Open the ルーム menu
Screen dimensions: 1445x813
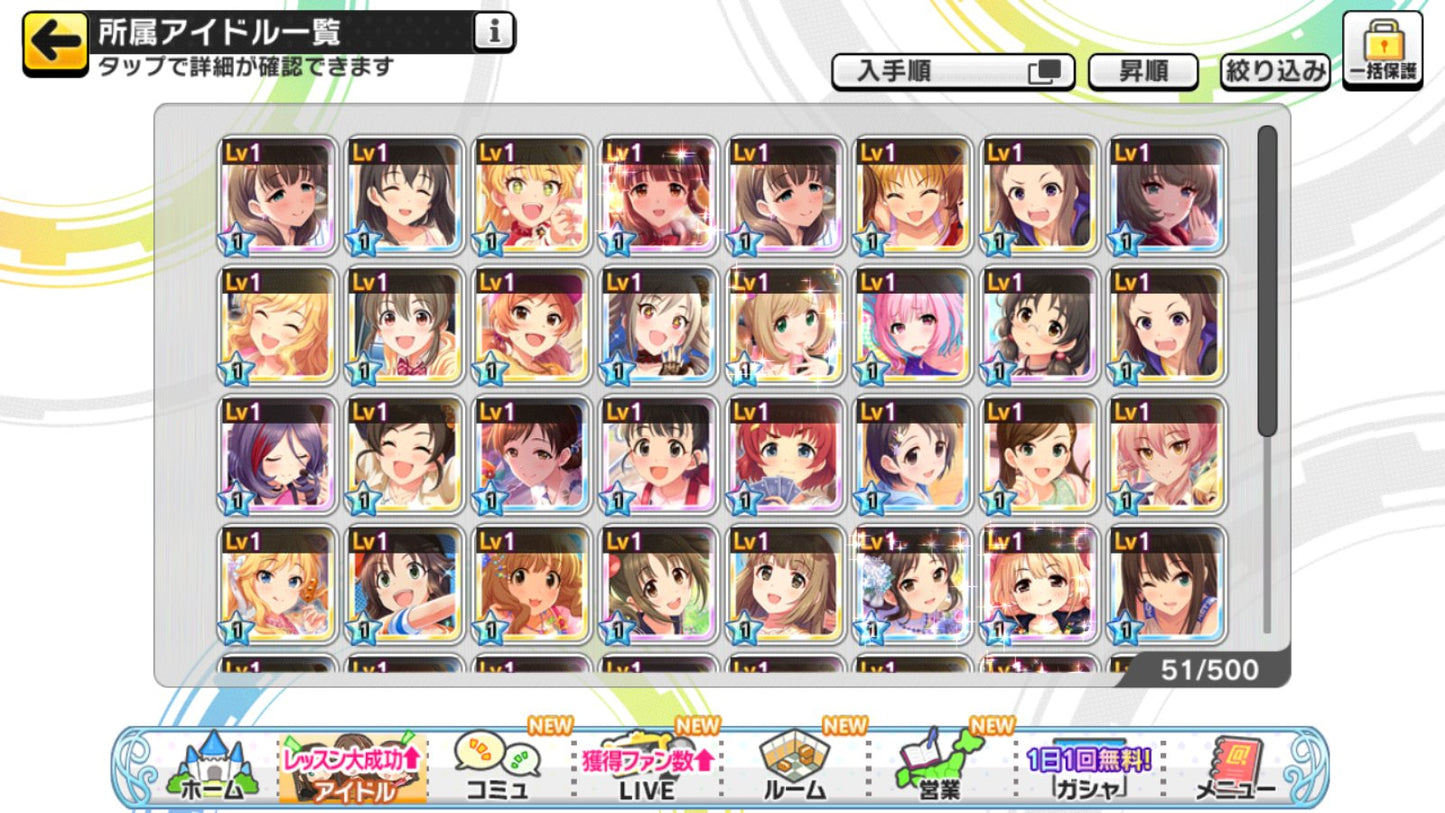click(794, 767)
